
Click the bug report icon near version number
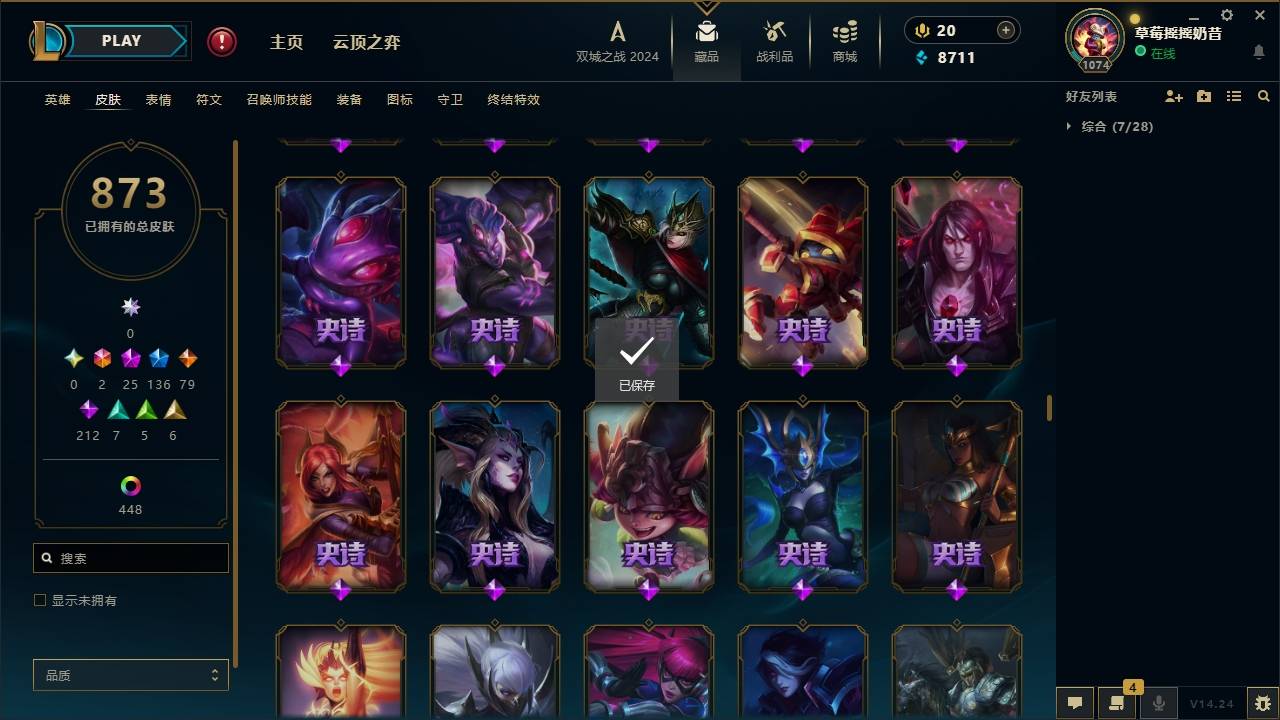click(1264, 704)
